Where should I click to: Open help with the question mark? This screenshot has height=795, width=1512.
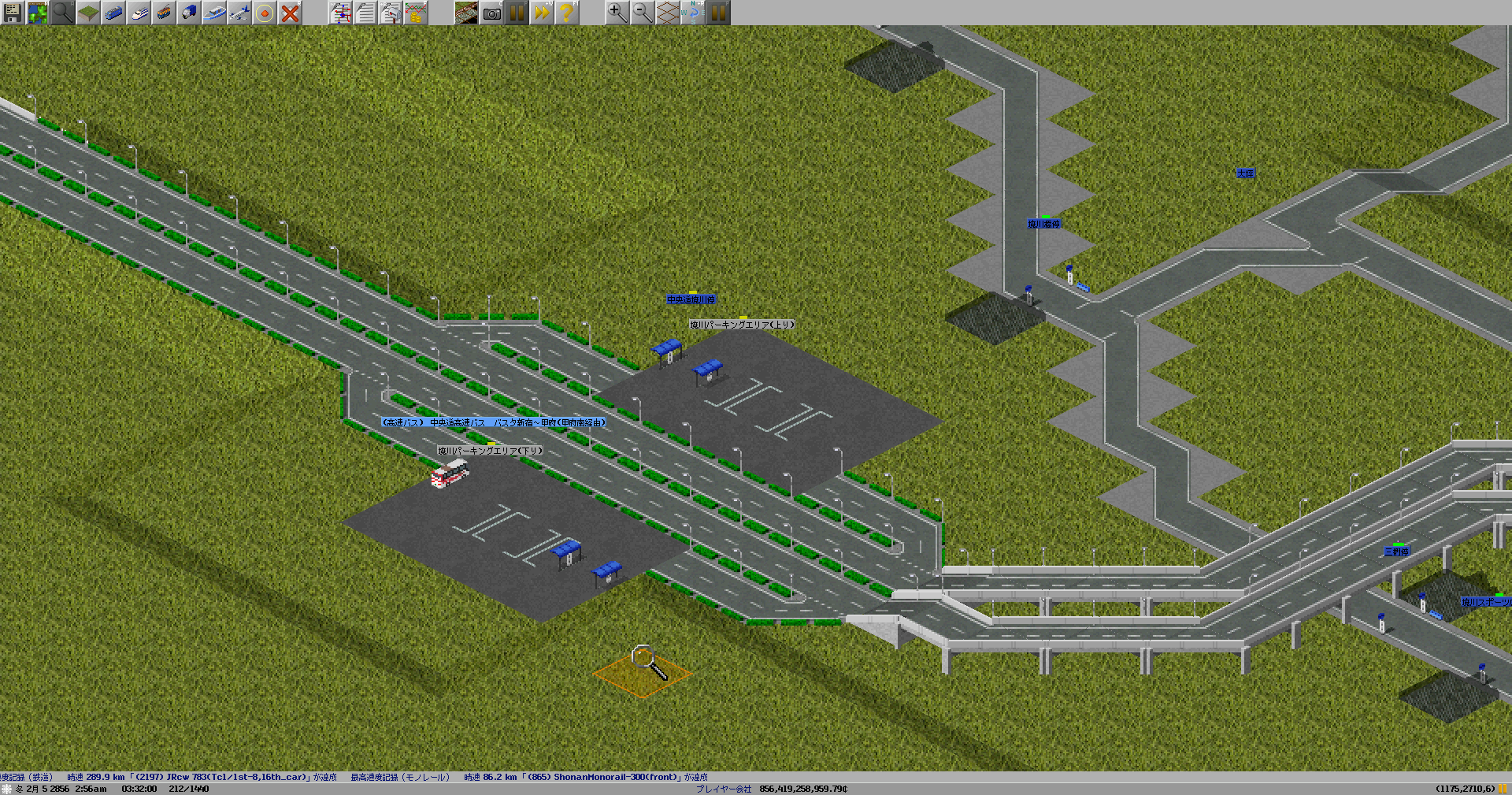[x=566, y=13]
